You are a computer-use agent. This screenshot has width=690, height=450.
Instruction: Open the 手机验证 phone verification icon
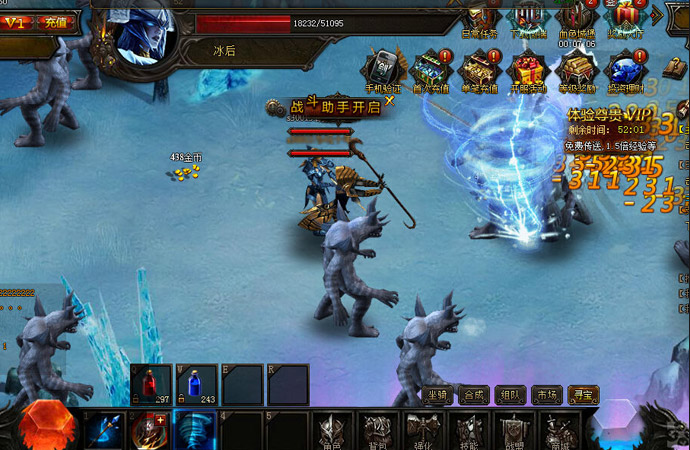click(x=381, y=69)
